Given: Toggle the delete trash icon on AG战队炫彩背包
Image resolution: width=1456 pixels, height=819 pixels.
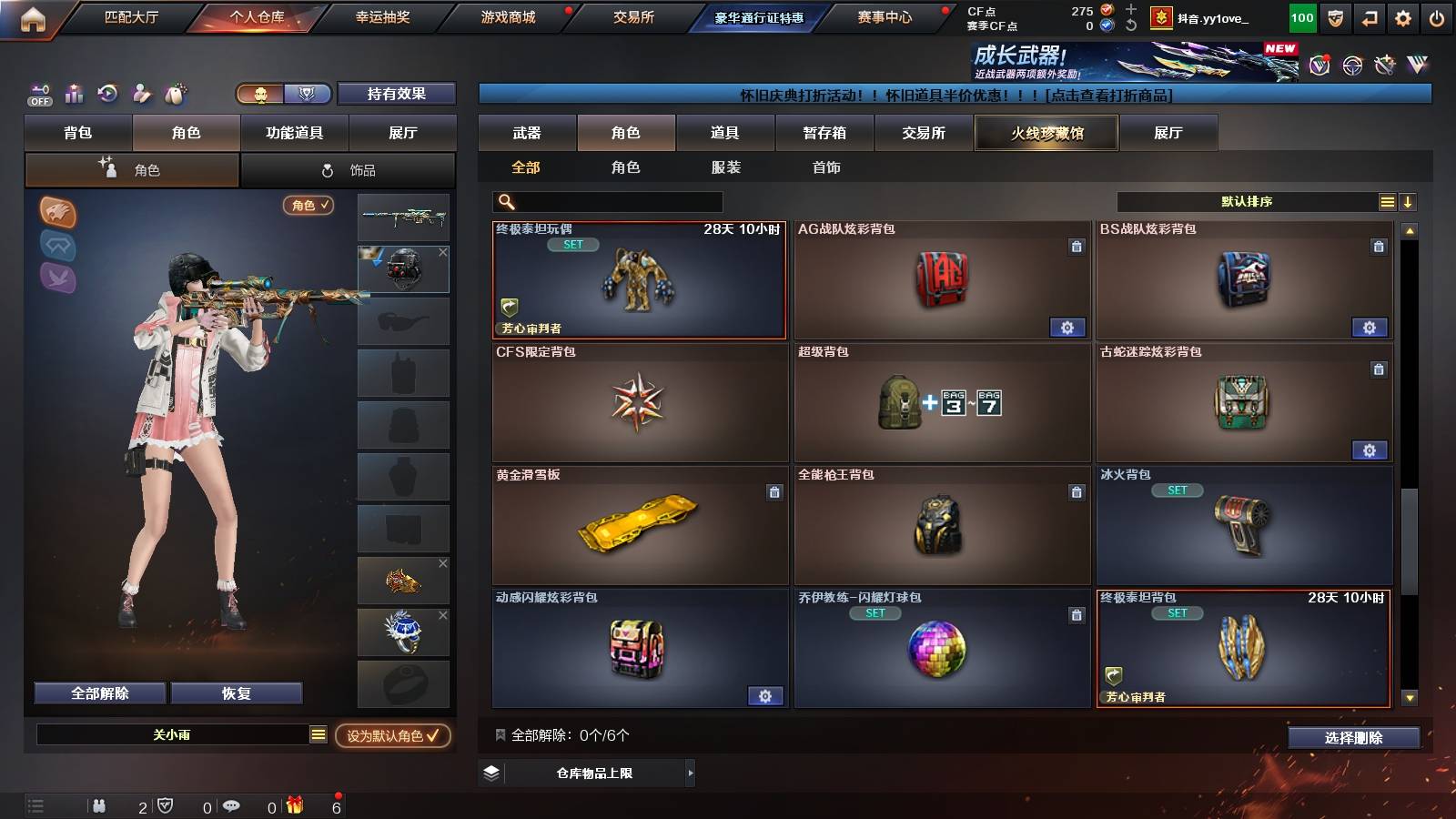Looking at the screenshot, I should 1077,248.
